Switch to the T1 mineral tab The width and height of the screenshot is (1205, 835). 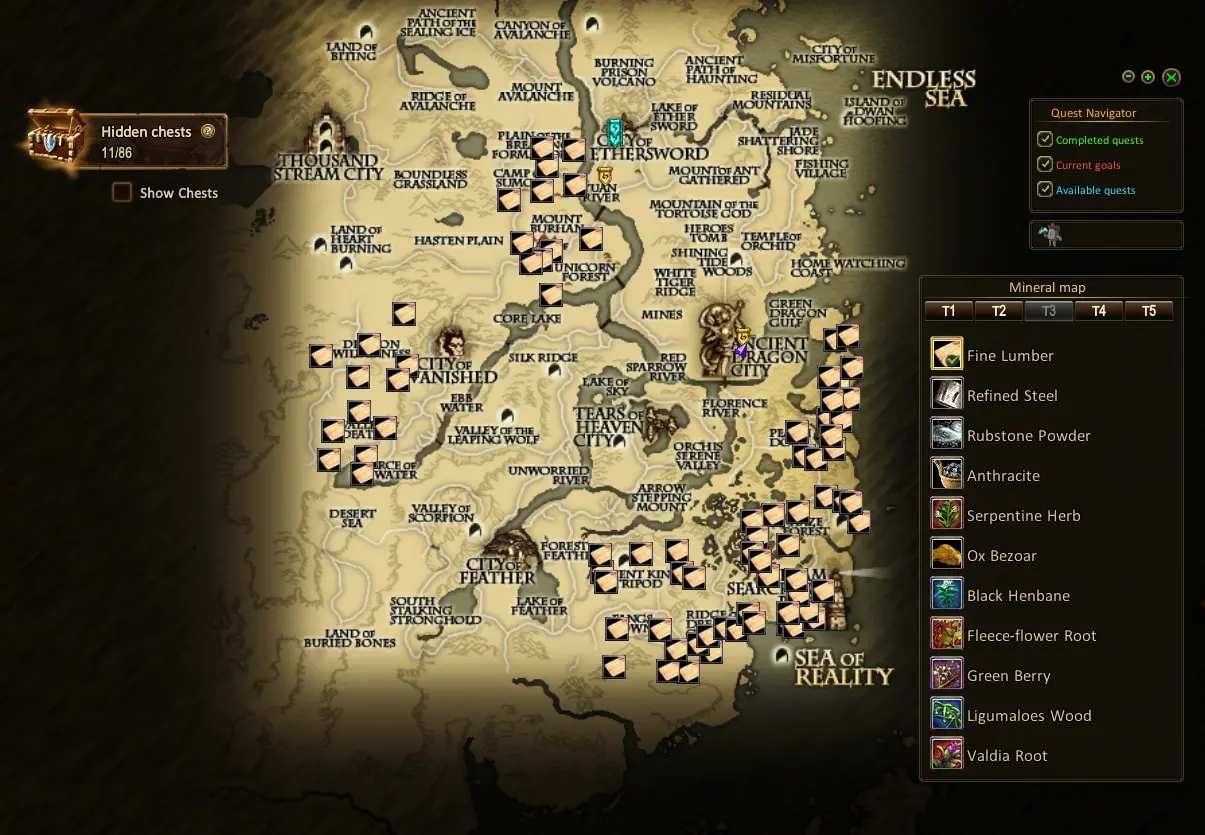pos(948,311)
